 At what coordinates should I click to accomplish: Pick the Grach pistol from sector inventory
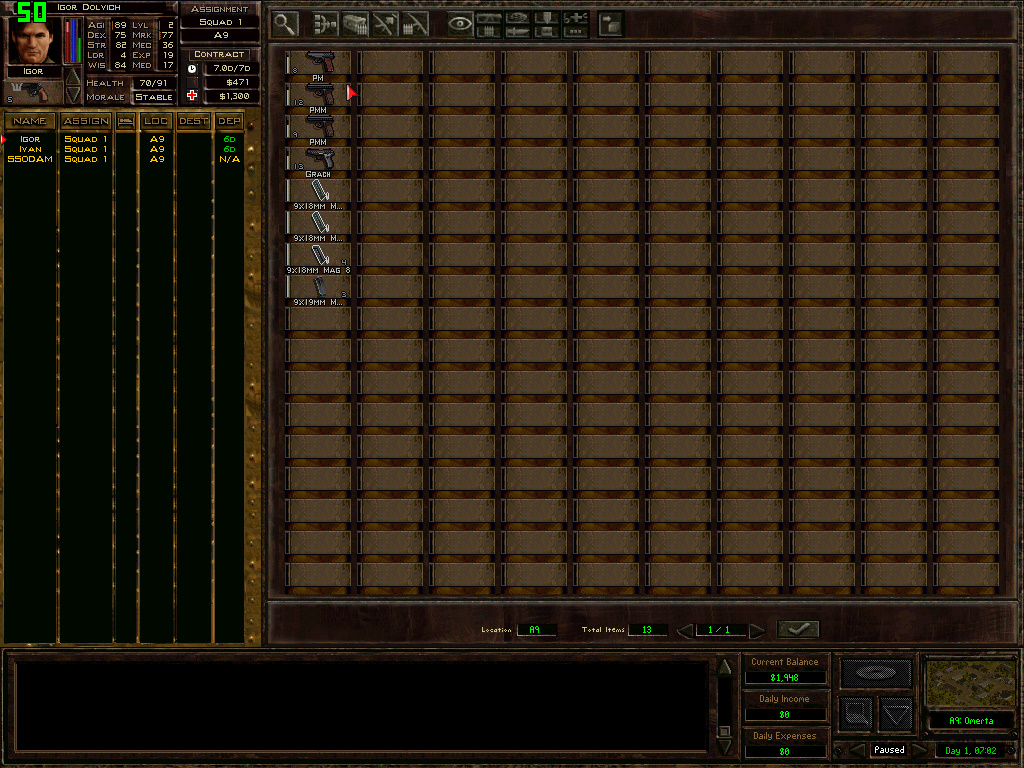click(318, 159)
